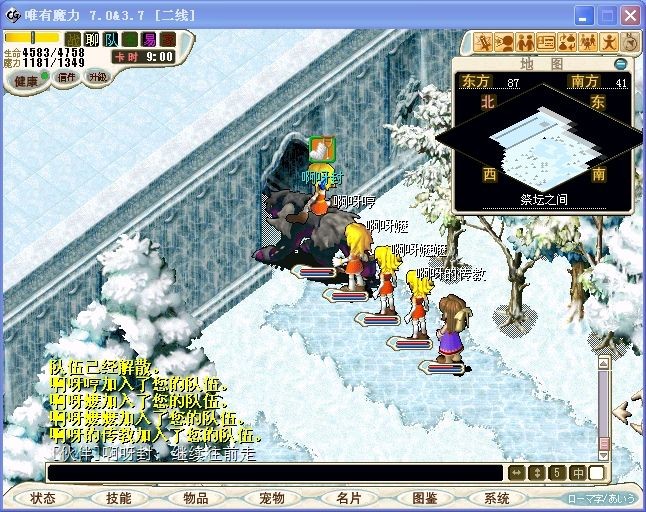Open the 技能 skills menu
The height and width of the screenshot is (512, 646).
(x=118, y=498)
